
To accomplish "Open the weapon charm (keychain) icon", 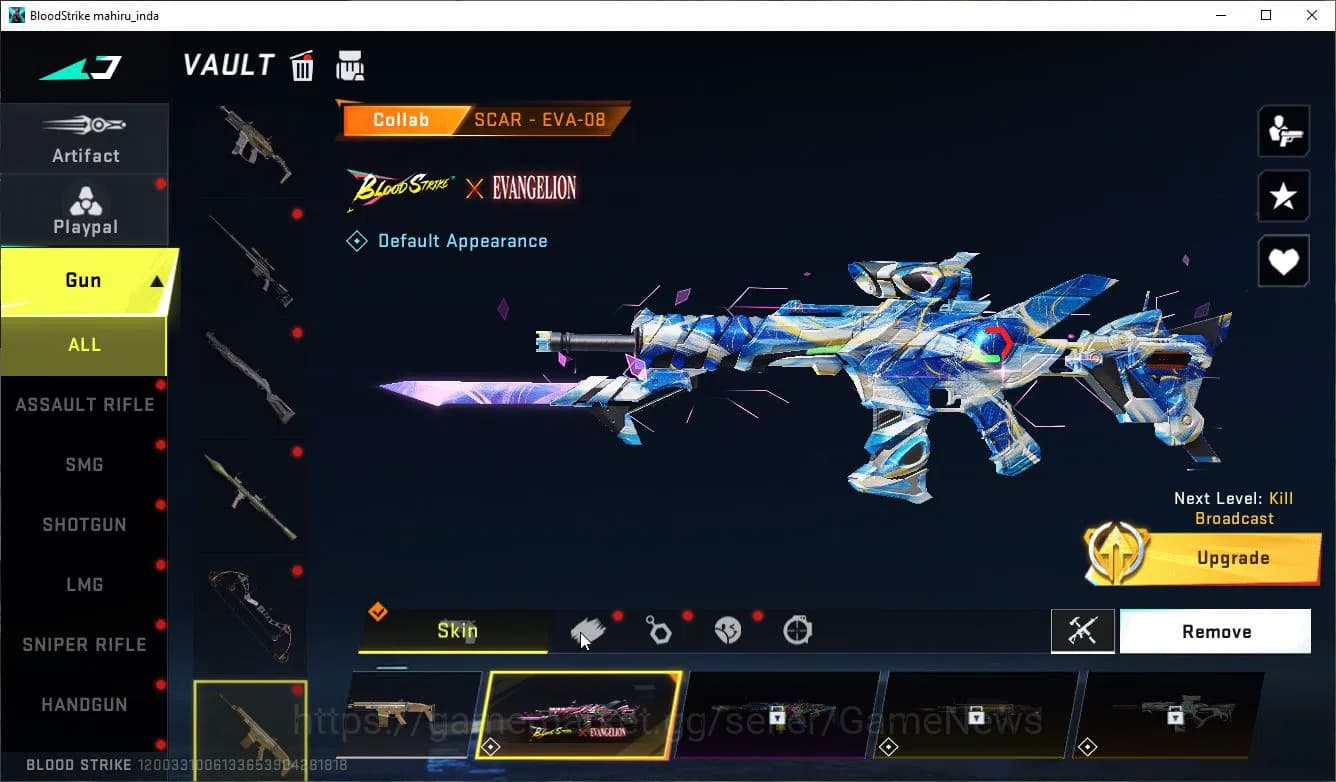I will [658, 629].
